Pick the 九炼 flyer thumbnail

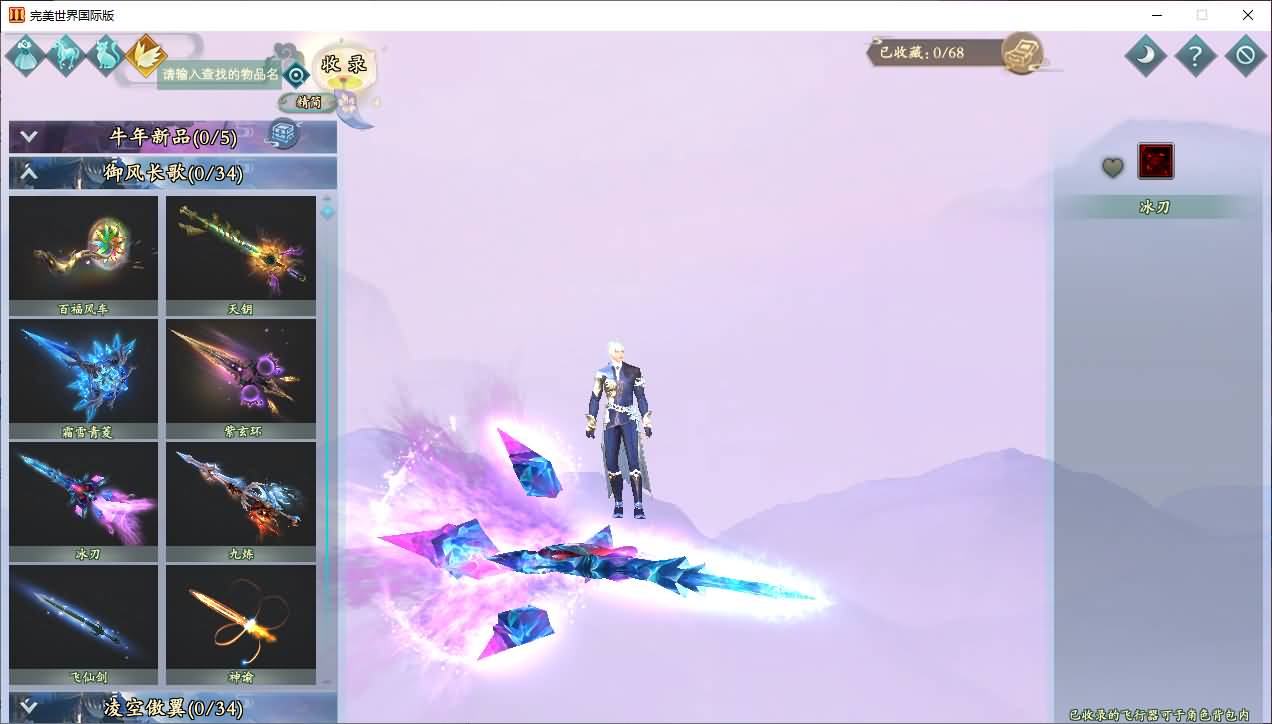[x=241, y=495]
